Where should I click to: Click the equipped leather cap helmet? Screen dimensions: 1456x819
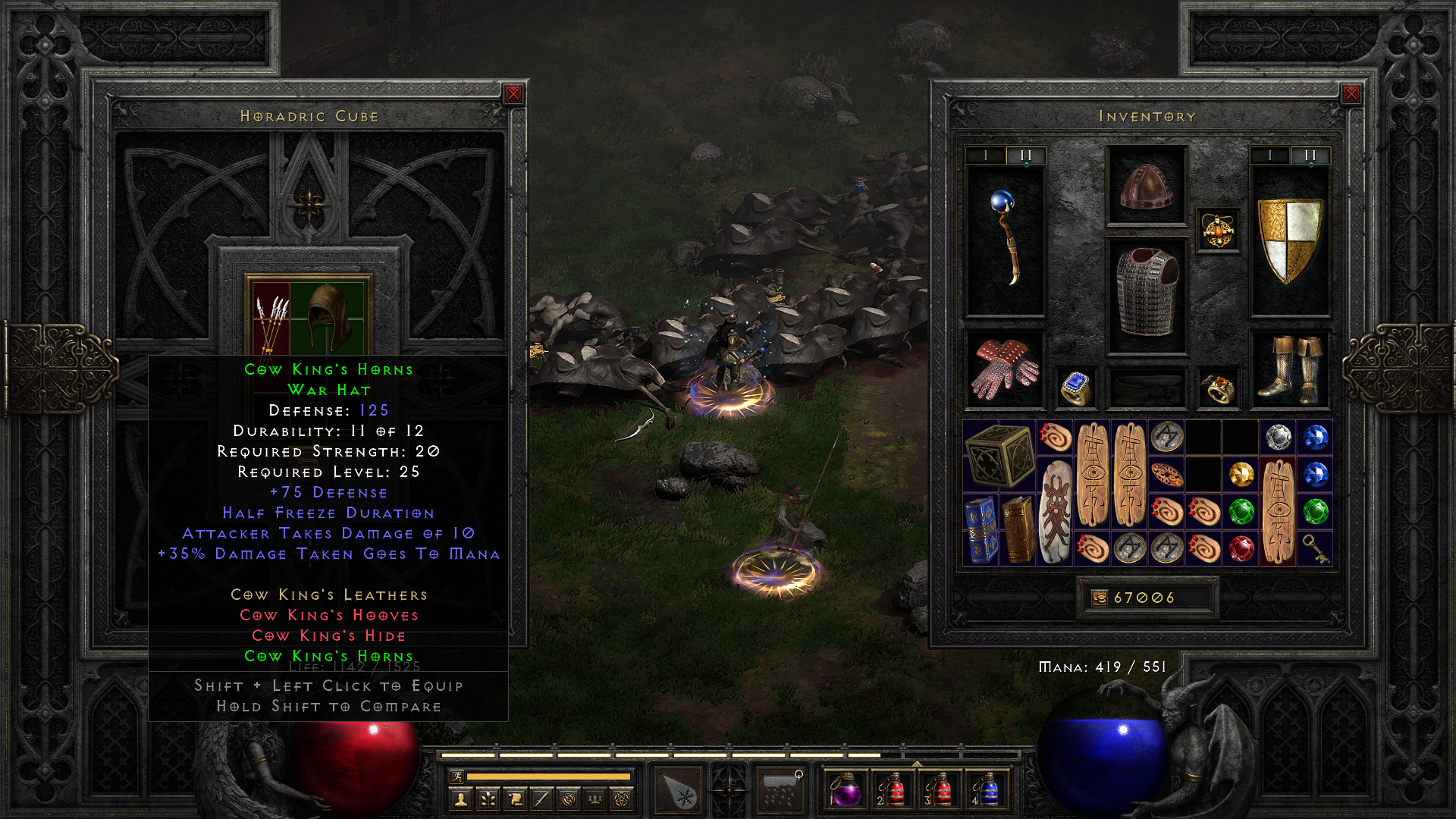[1147, 186]
